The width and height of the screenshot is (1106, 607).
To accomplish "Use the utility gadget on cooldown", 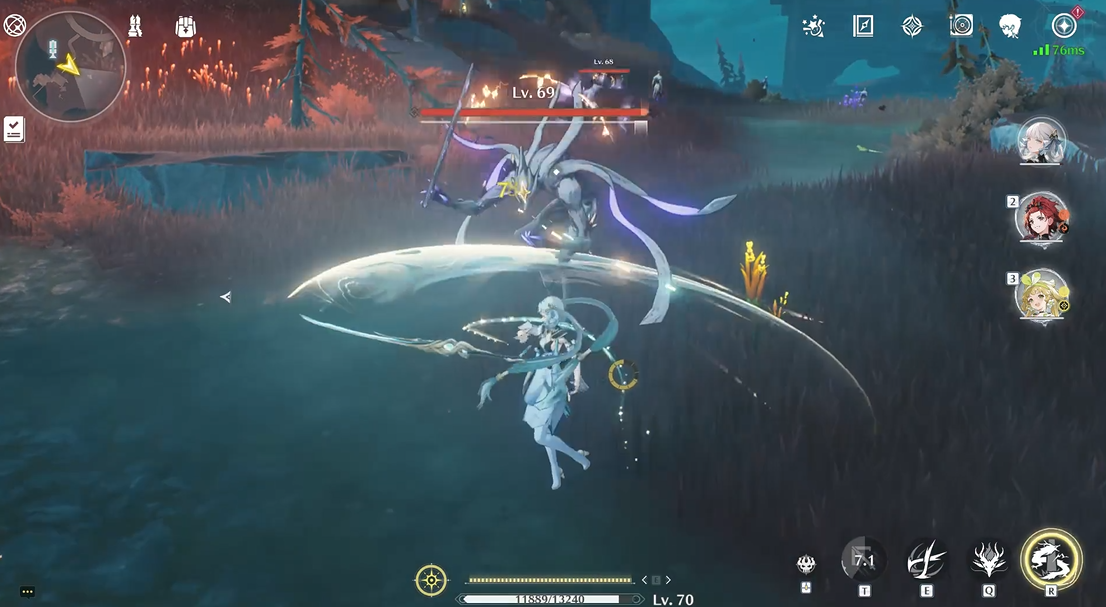I will point(863,562).
